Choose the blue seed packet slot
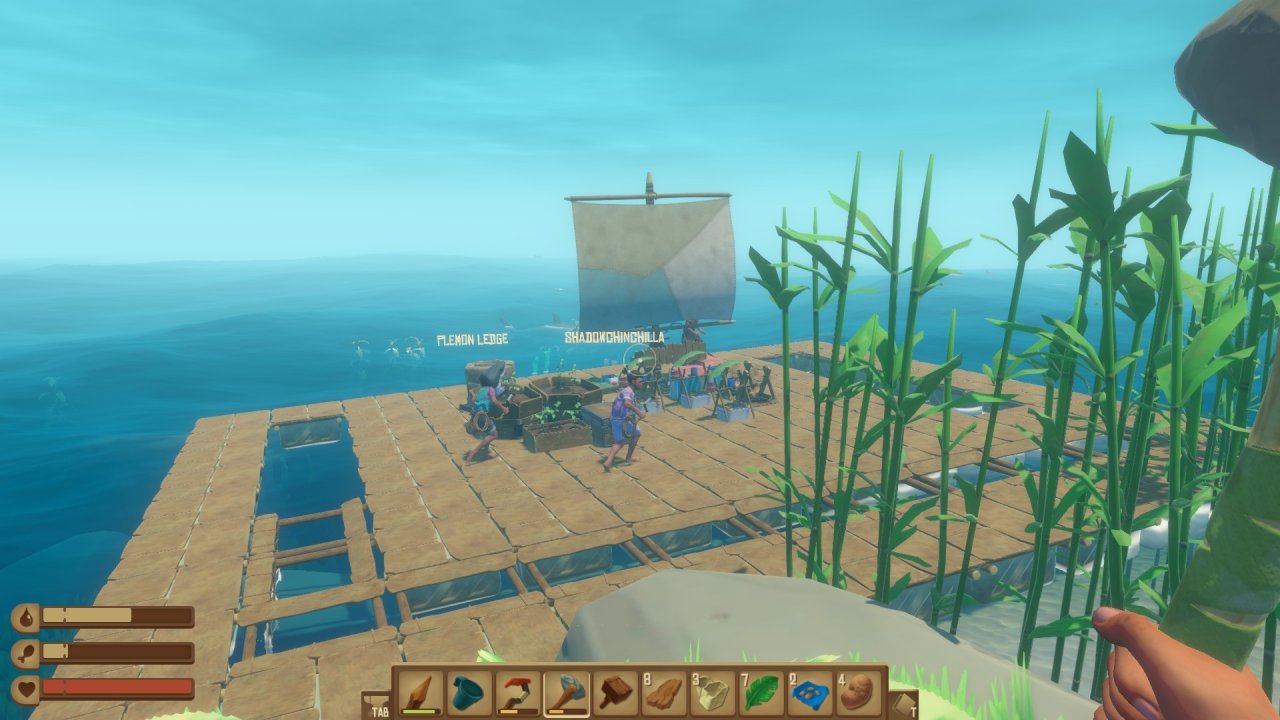1280x720 pixels. tap(810, 692)
